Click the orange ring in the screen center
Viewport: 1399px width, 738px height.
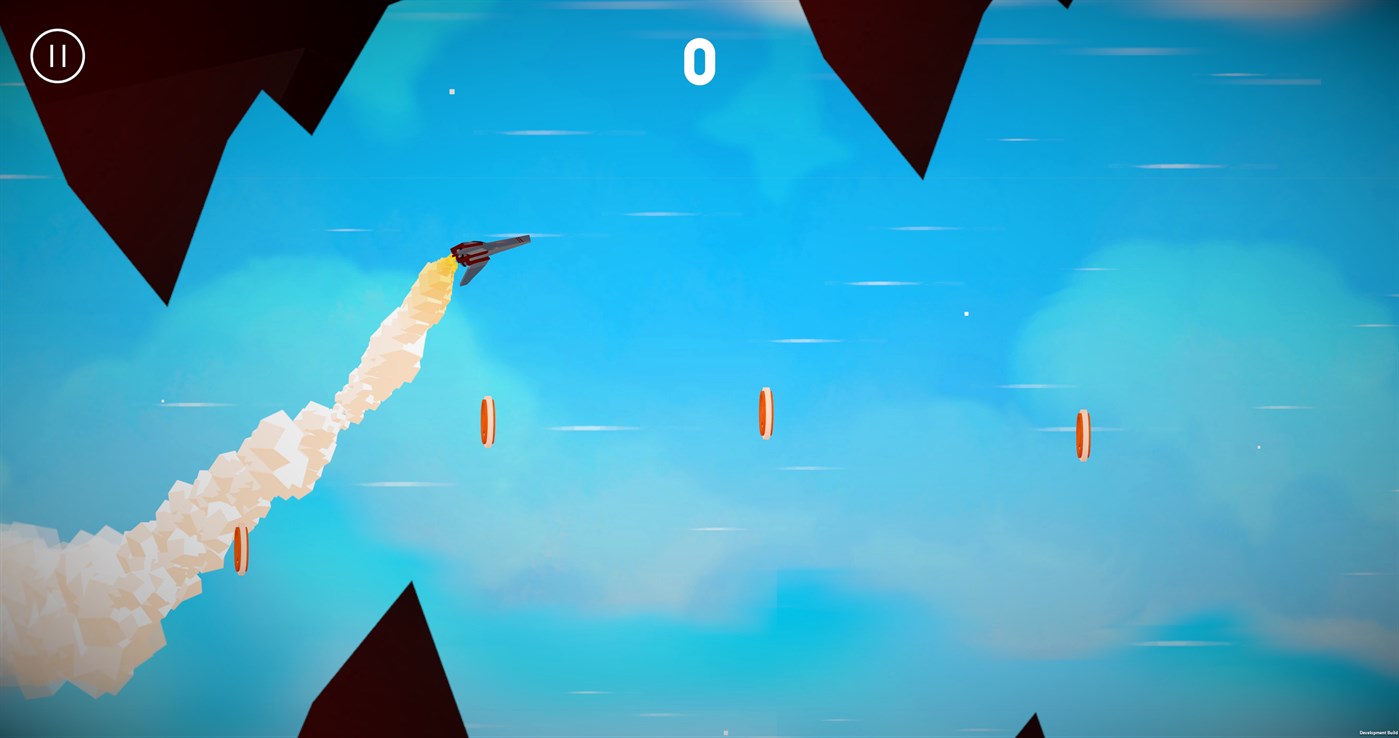point(765,410)
